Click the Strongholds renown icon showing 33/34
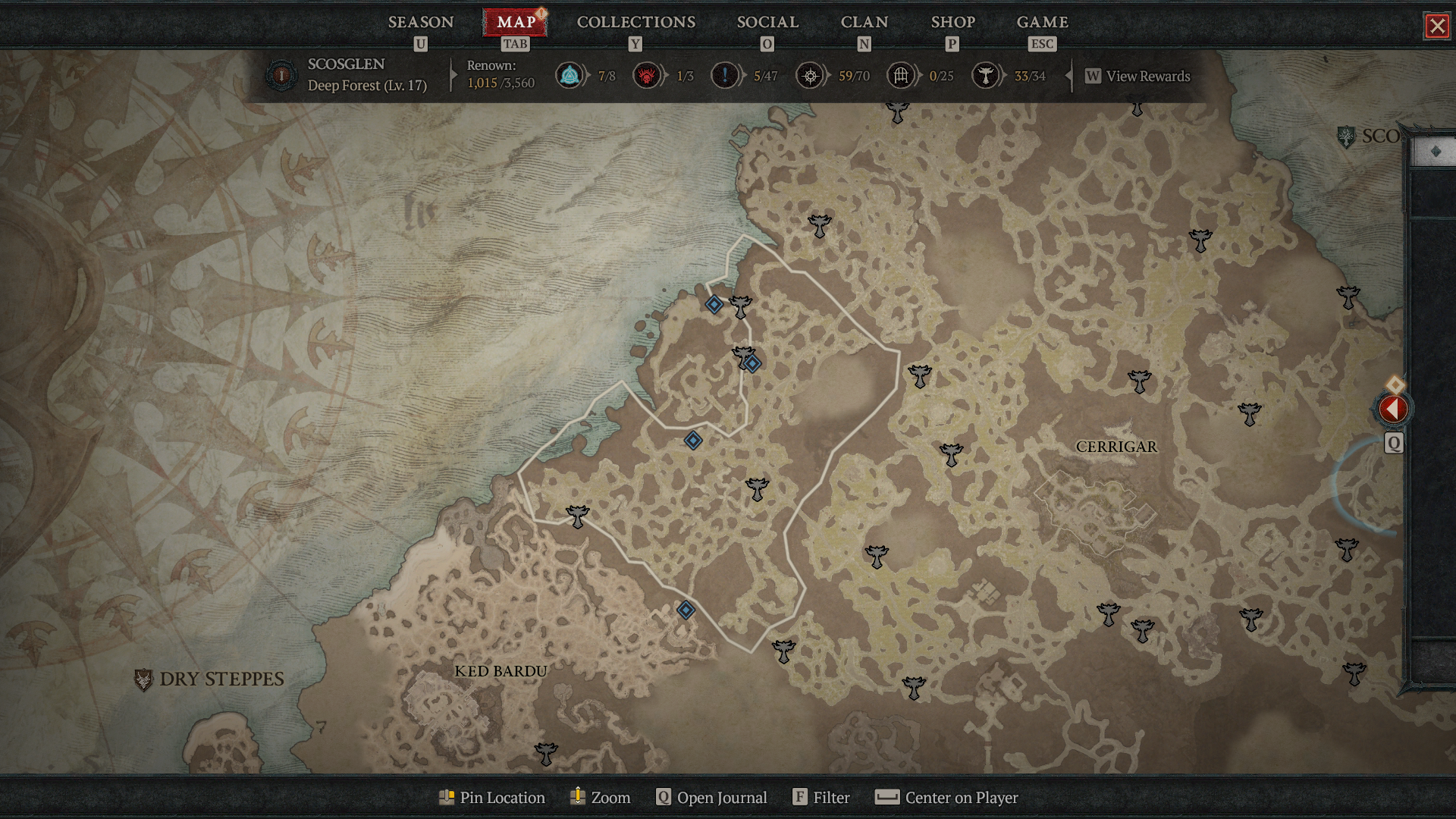The image size is (1456, 819). click(987, 76)
